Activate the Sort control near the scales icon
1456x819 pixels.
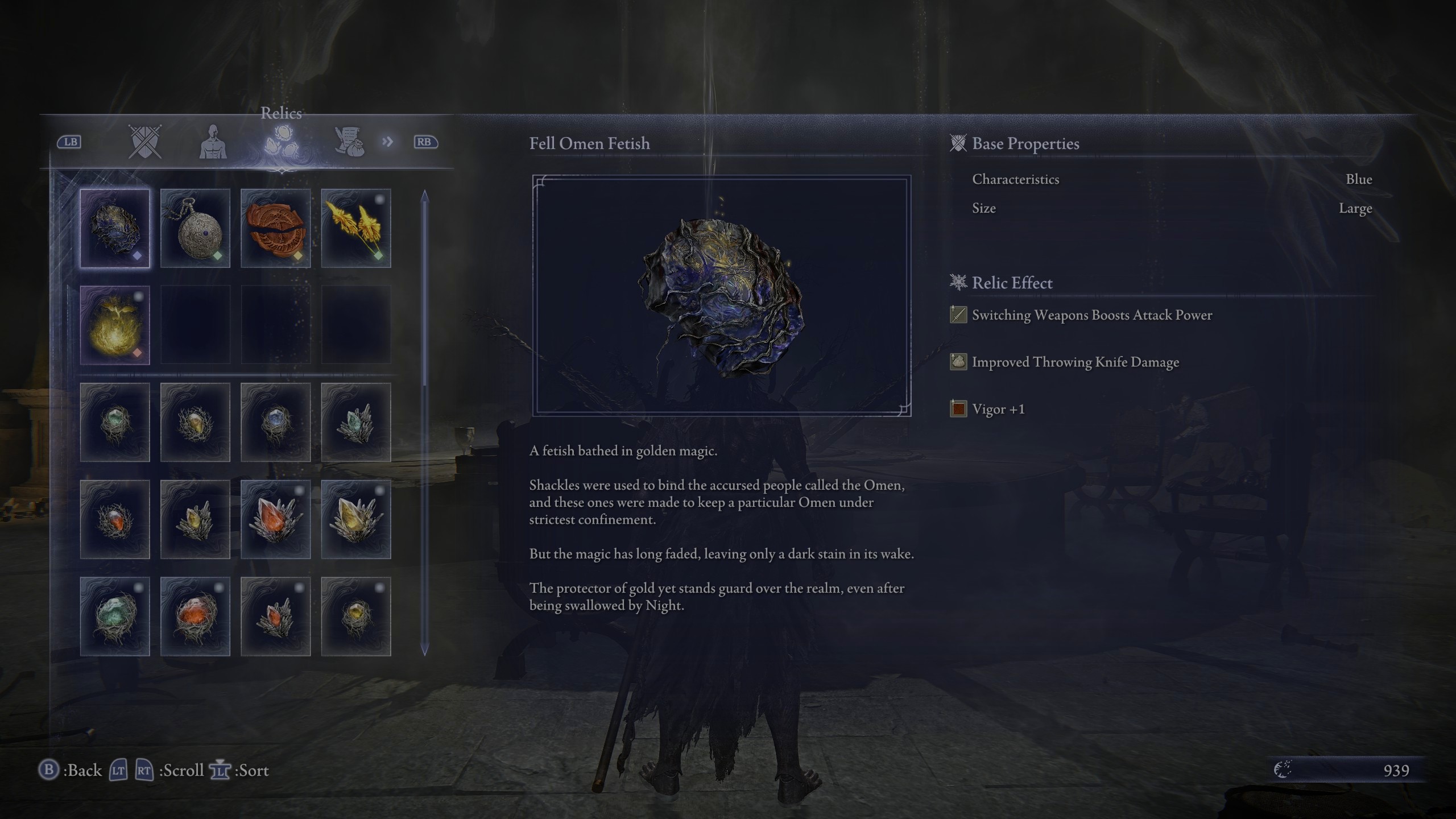tap(221, 771)
